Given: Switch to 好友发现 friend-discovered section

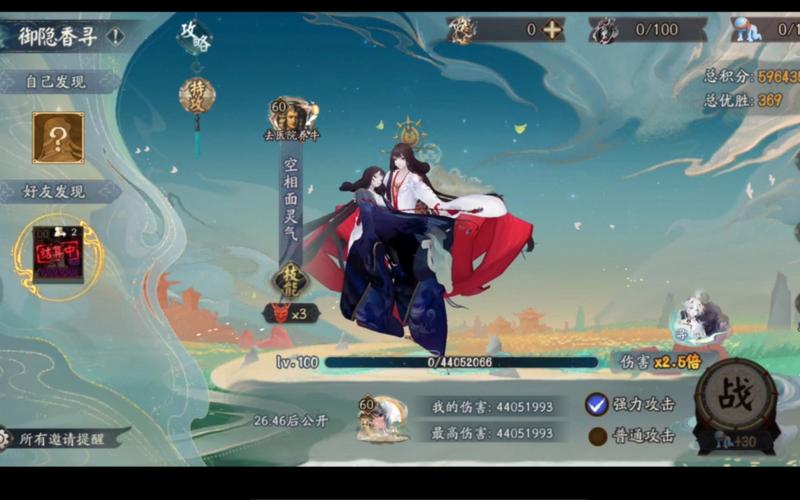Looking at the screenshot, I should click(56, 191).
